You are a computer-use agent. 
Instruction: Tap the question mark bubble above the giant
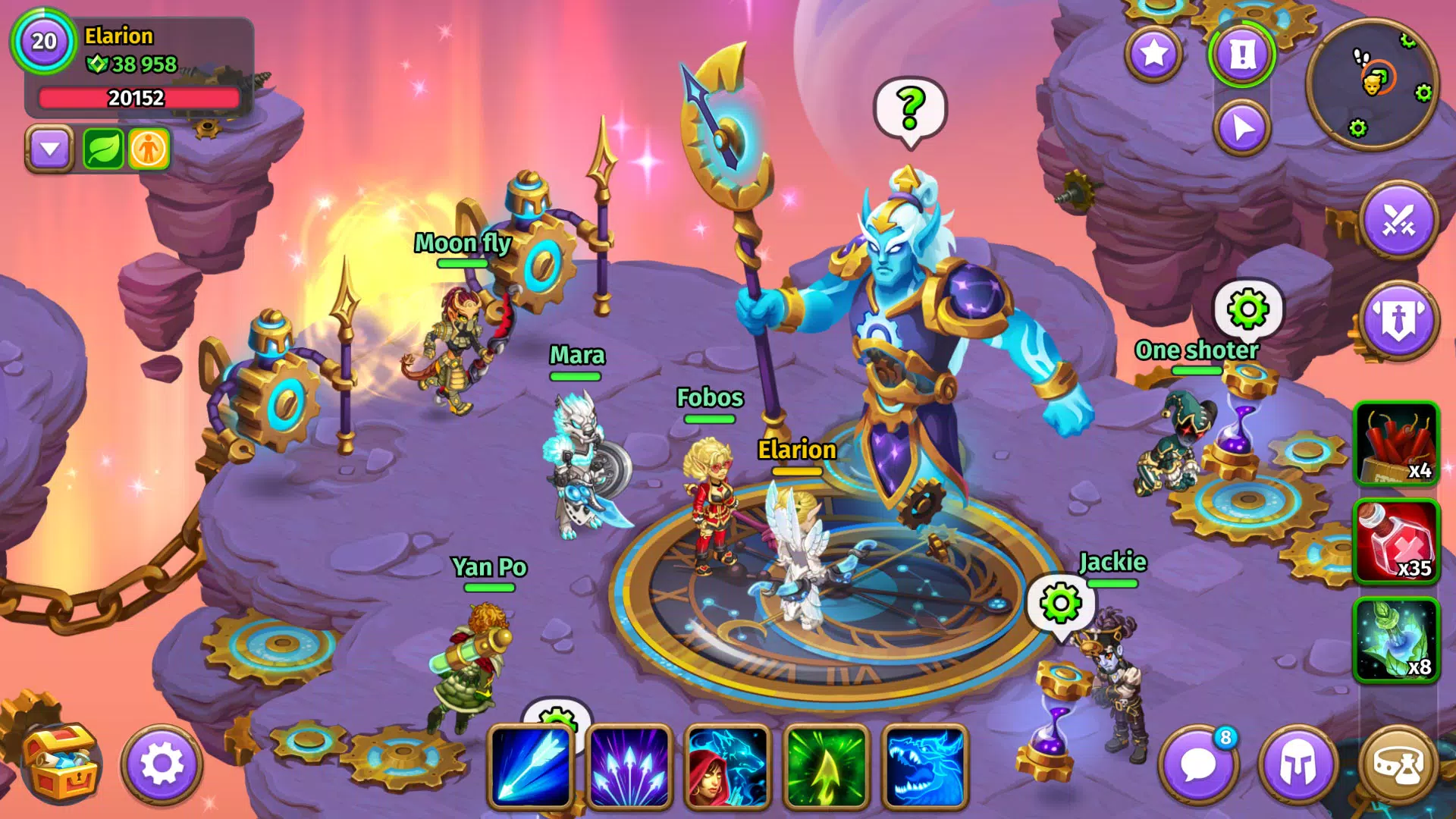tap(909, 106)
